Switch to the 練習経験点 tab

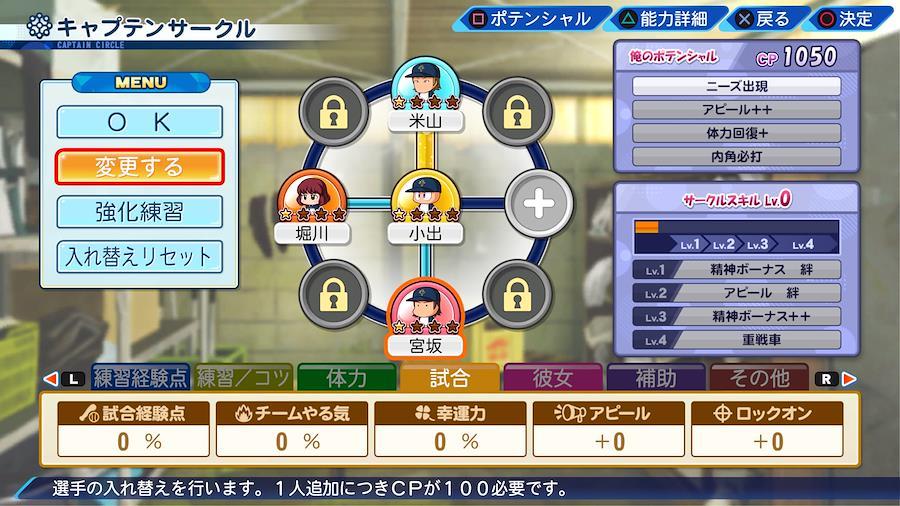tap(141, 378)
